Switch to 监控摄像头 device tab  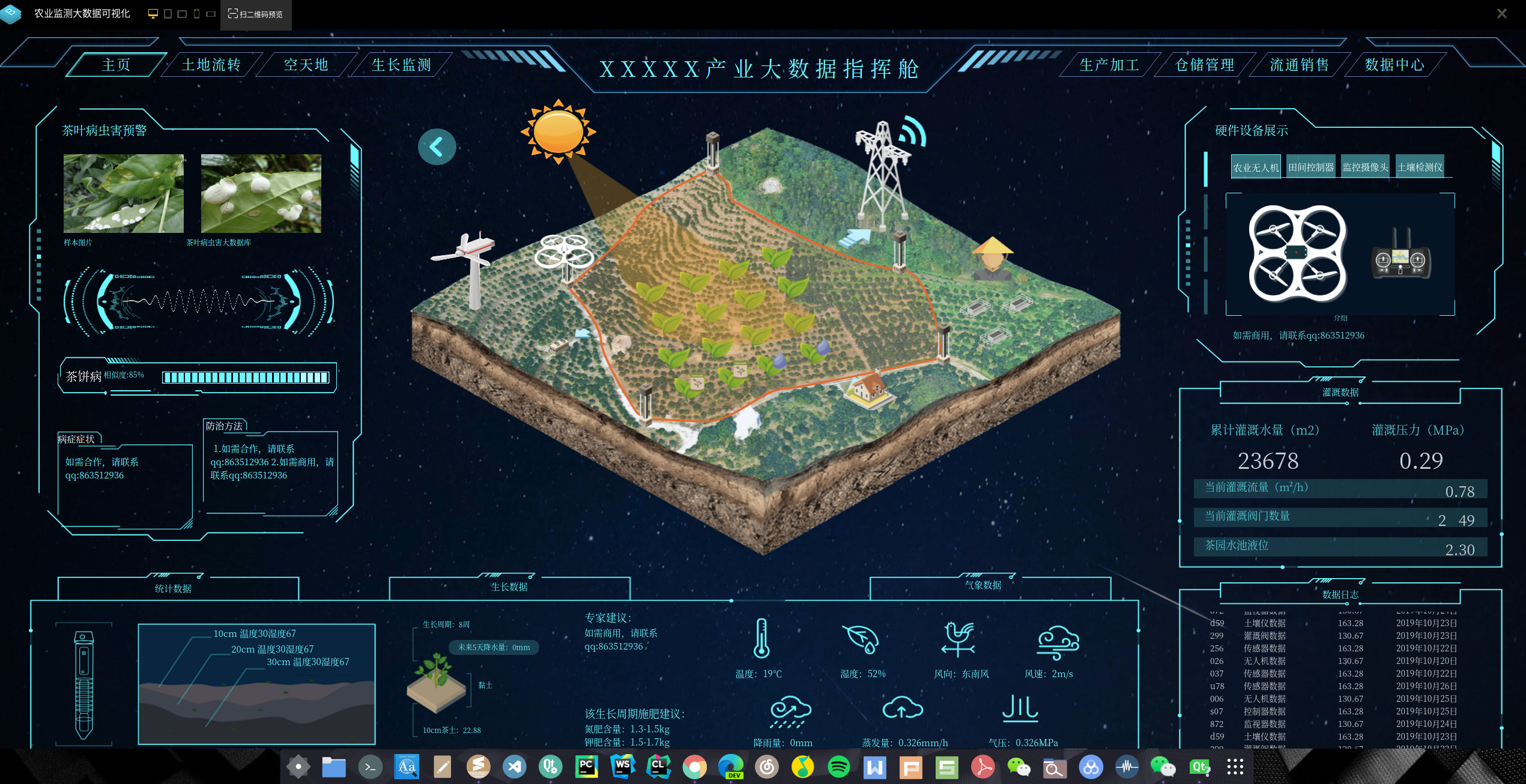tap(1365, 167)
